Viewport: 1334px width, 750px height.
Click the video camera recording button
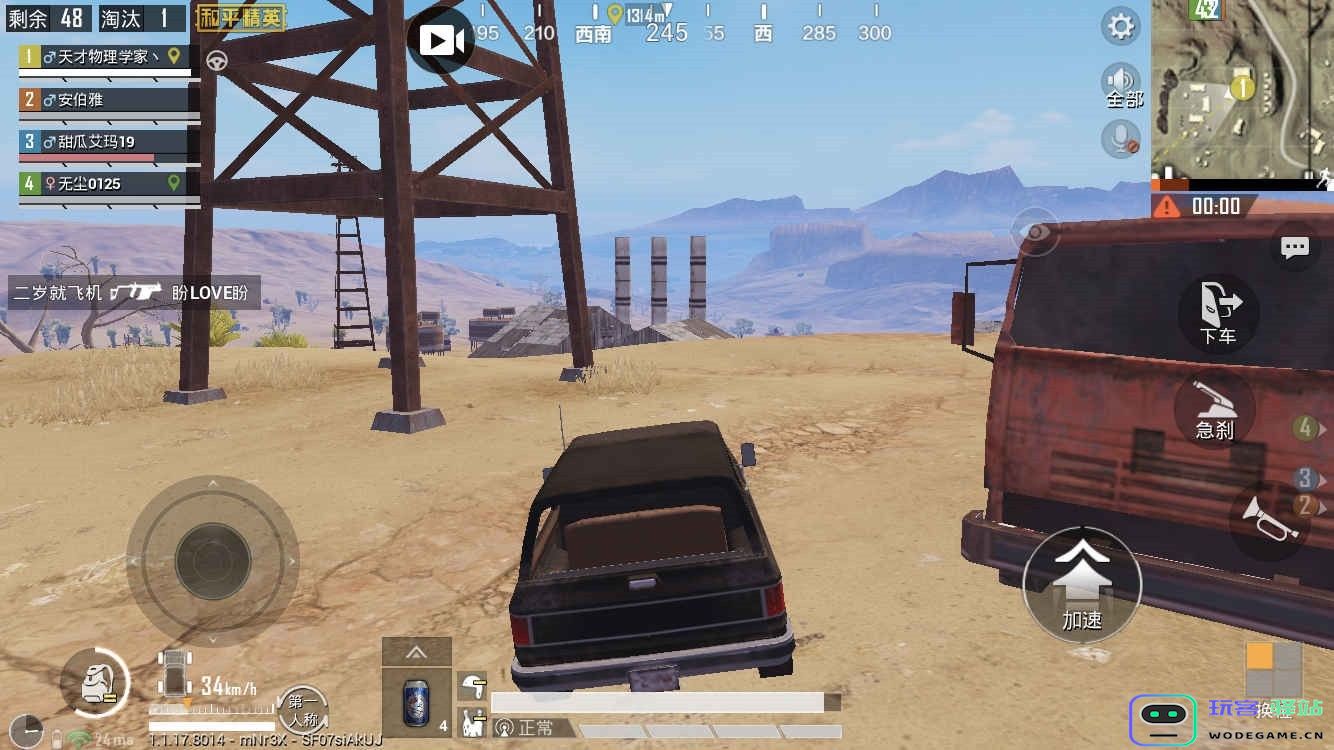click(441, 40)
